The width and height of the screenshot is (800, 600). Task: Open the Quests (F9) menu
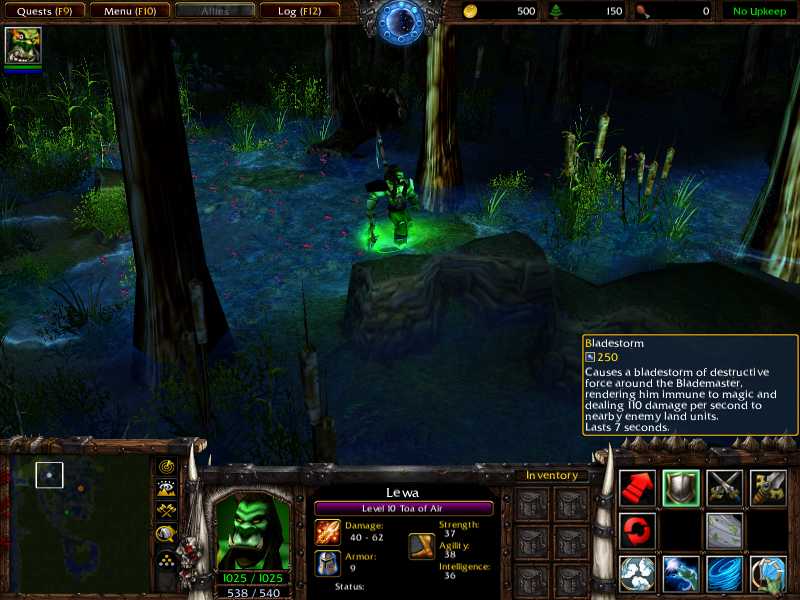(x=43, y=11)
